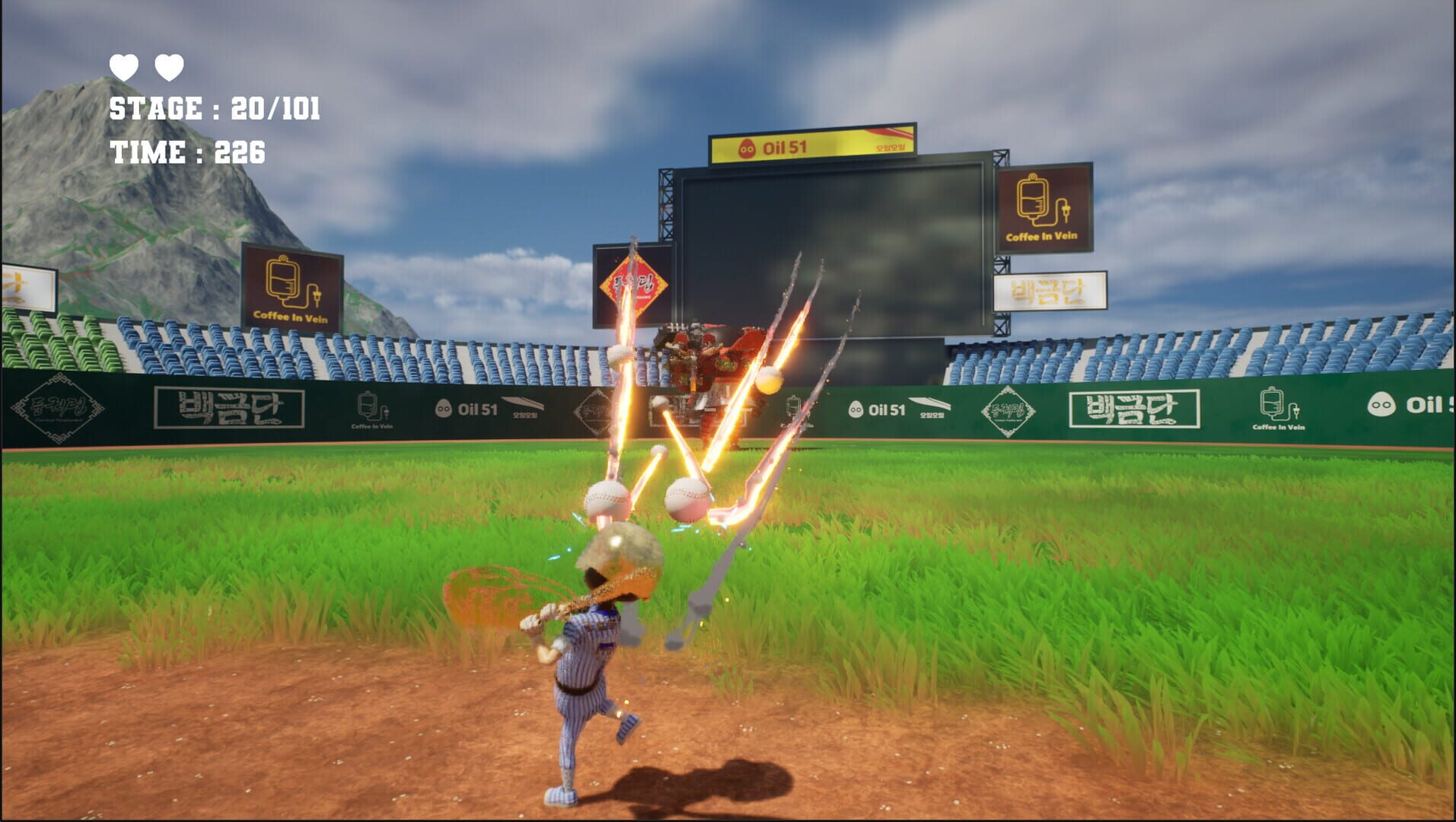
Task: Click the second heart icon in the health display
Action: [x=170, y=68]
